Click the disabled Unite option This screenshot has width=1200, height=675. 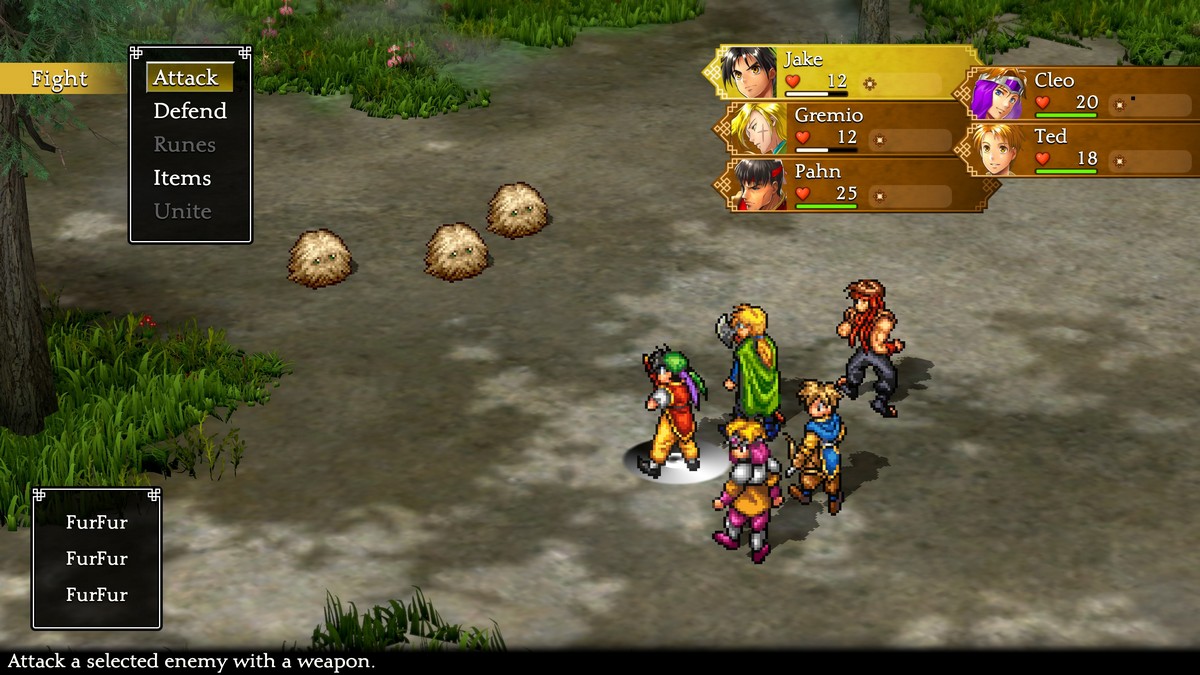[182, 211]
